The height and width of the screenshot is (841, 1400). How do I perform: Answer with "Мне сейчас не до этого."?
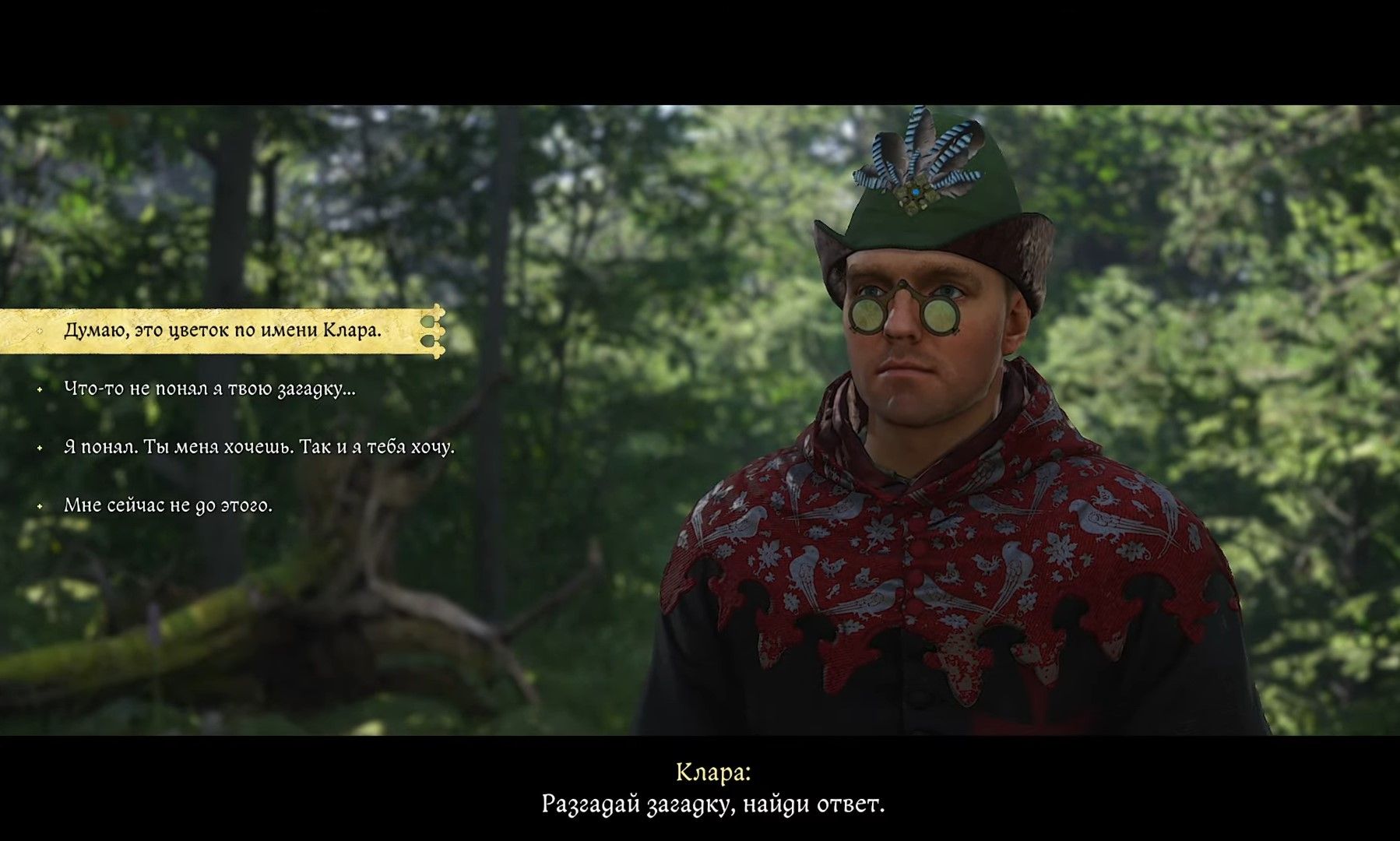[x=168, y=505]
